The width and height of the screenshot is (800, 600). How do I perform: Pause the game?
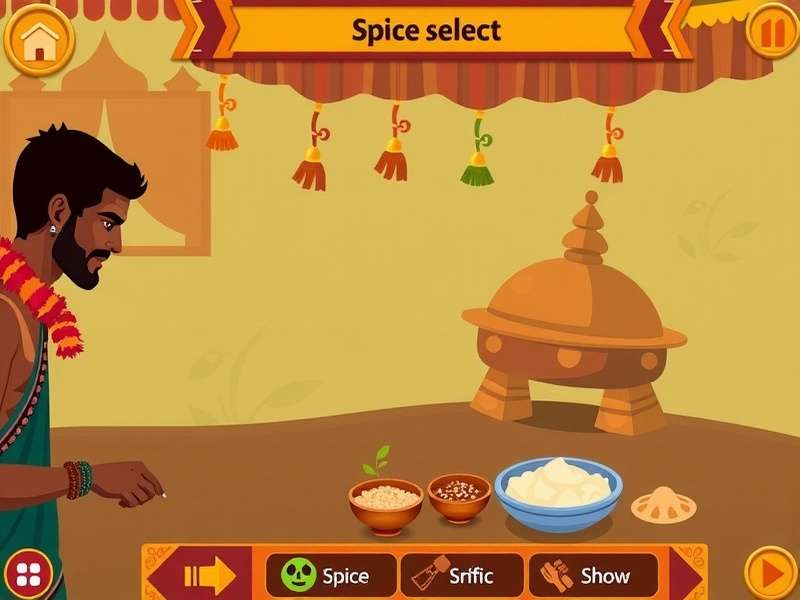[x=772, y=33]
